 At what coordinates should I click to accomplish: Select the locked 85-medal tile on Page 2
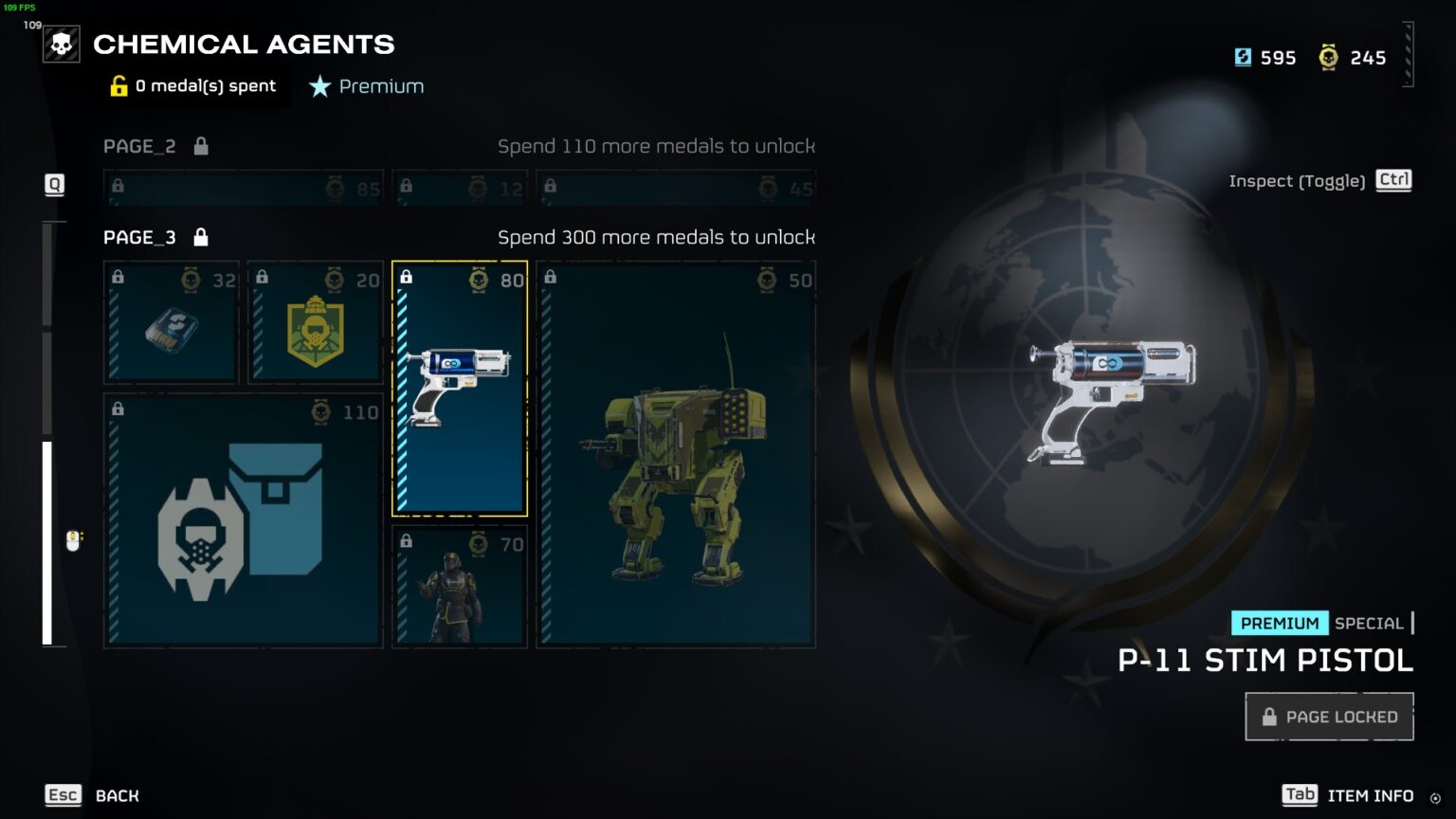coord(244,188)
